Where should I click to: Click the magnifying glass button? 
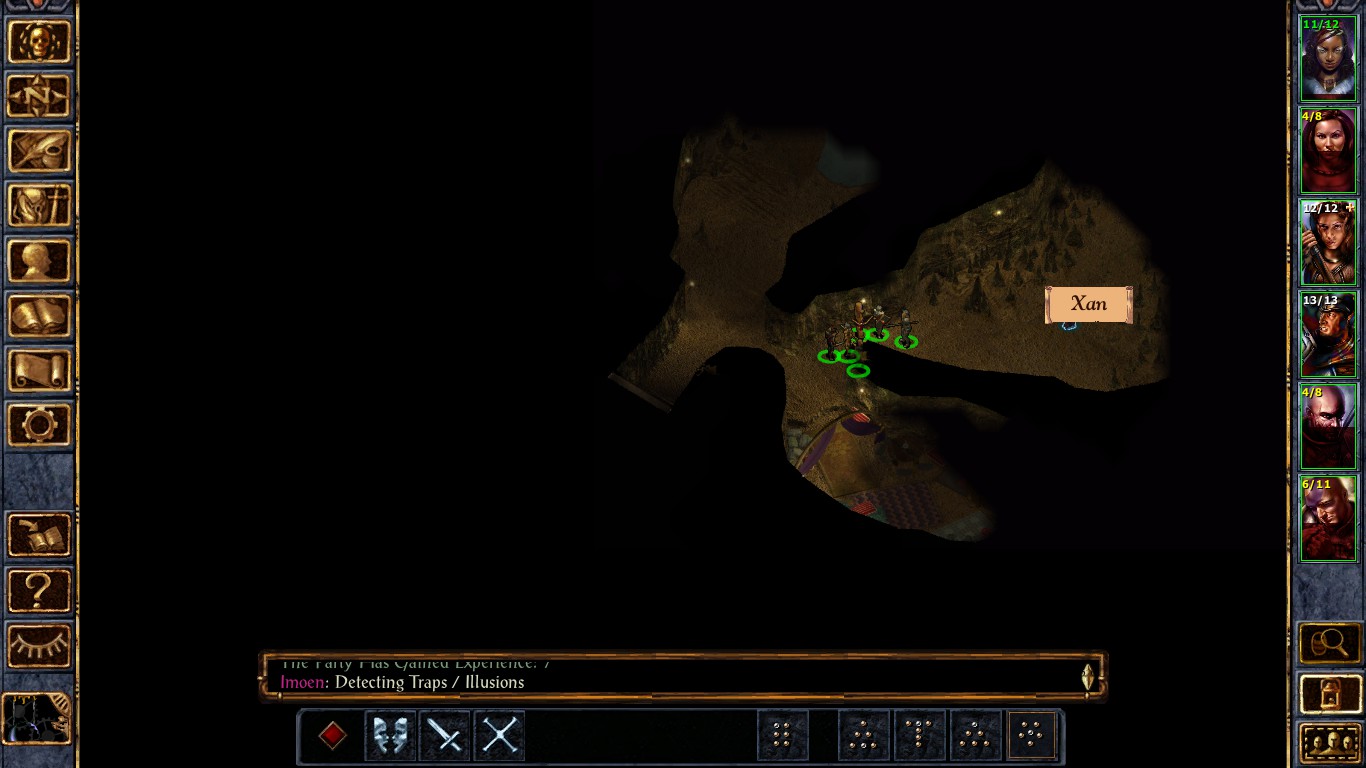tap(1329, 643)
